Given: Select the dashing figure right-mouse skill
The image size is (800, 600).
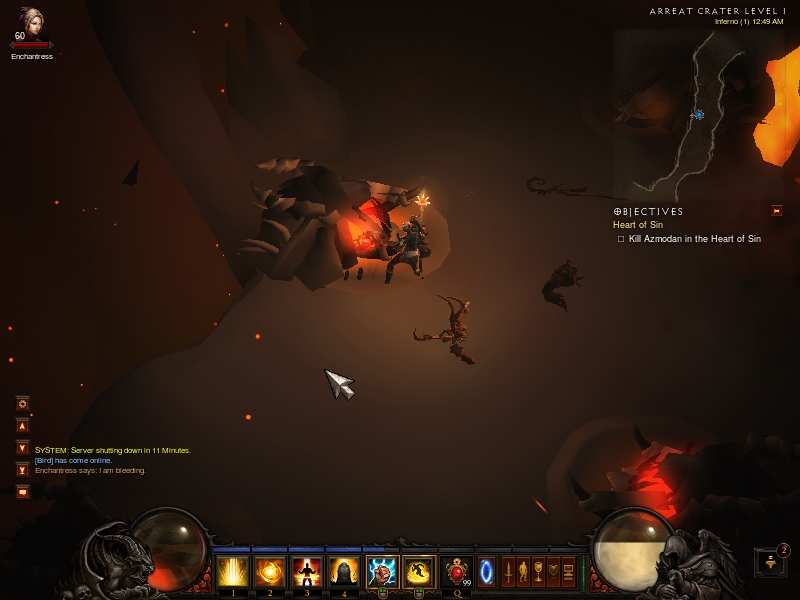Looking at the screenshot, I should pyautogui.click(x=419, y=573).
